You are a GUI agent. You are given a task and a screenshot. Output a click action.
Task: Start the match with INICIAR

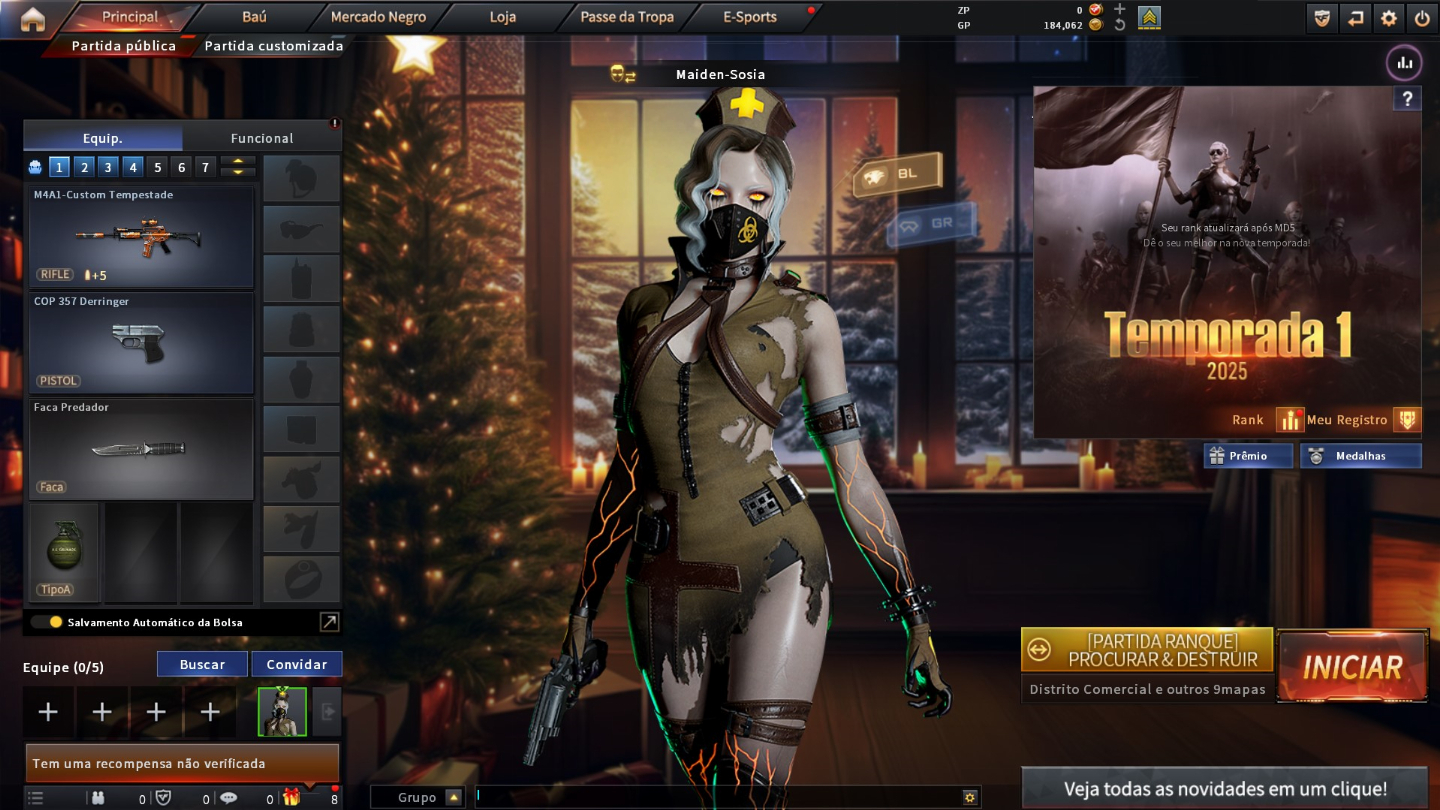[x=1352, y=667]
